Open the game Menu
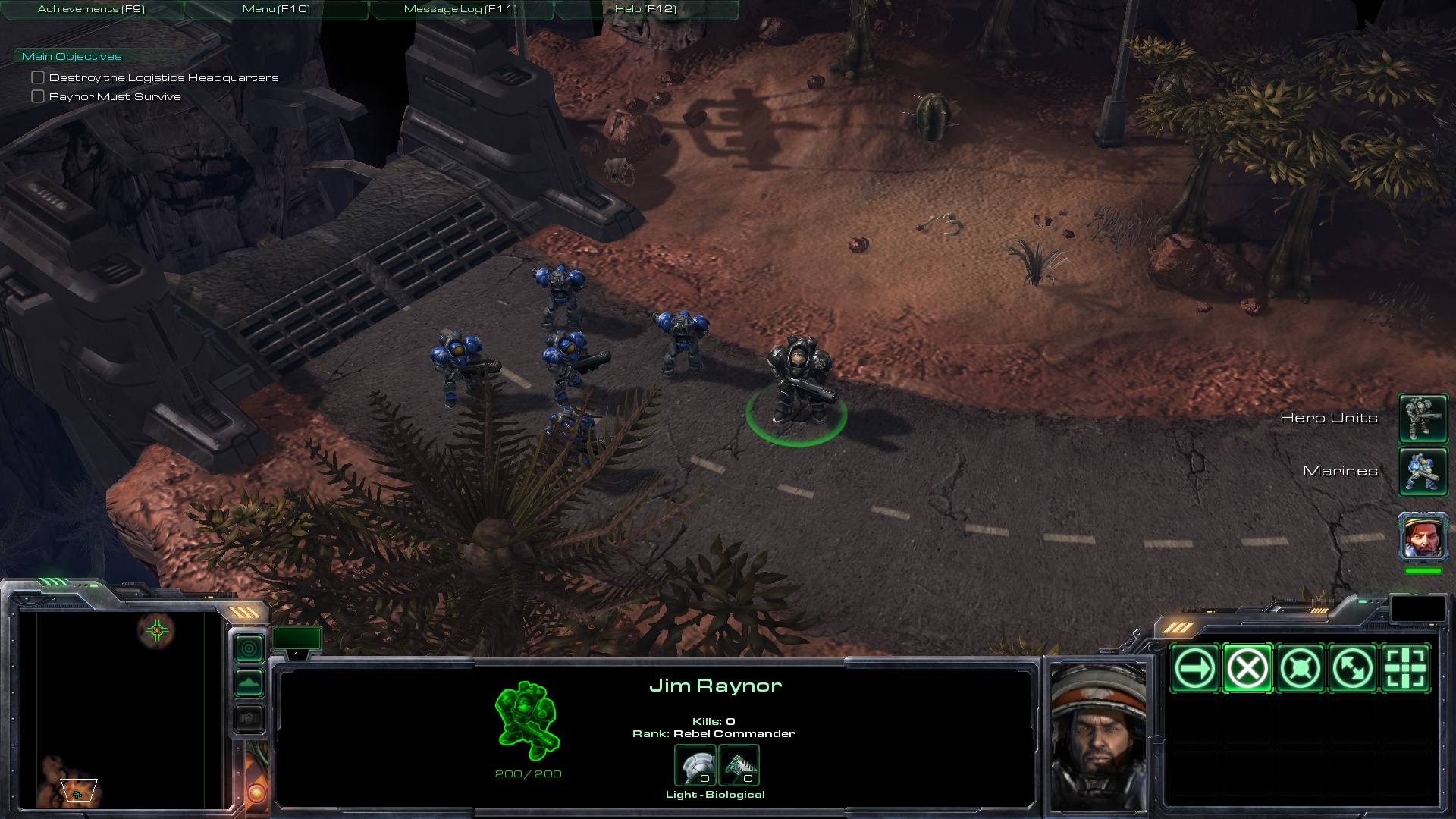 276,9
